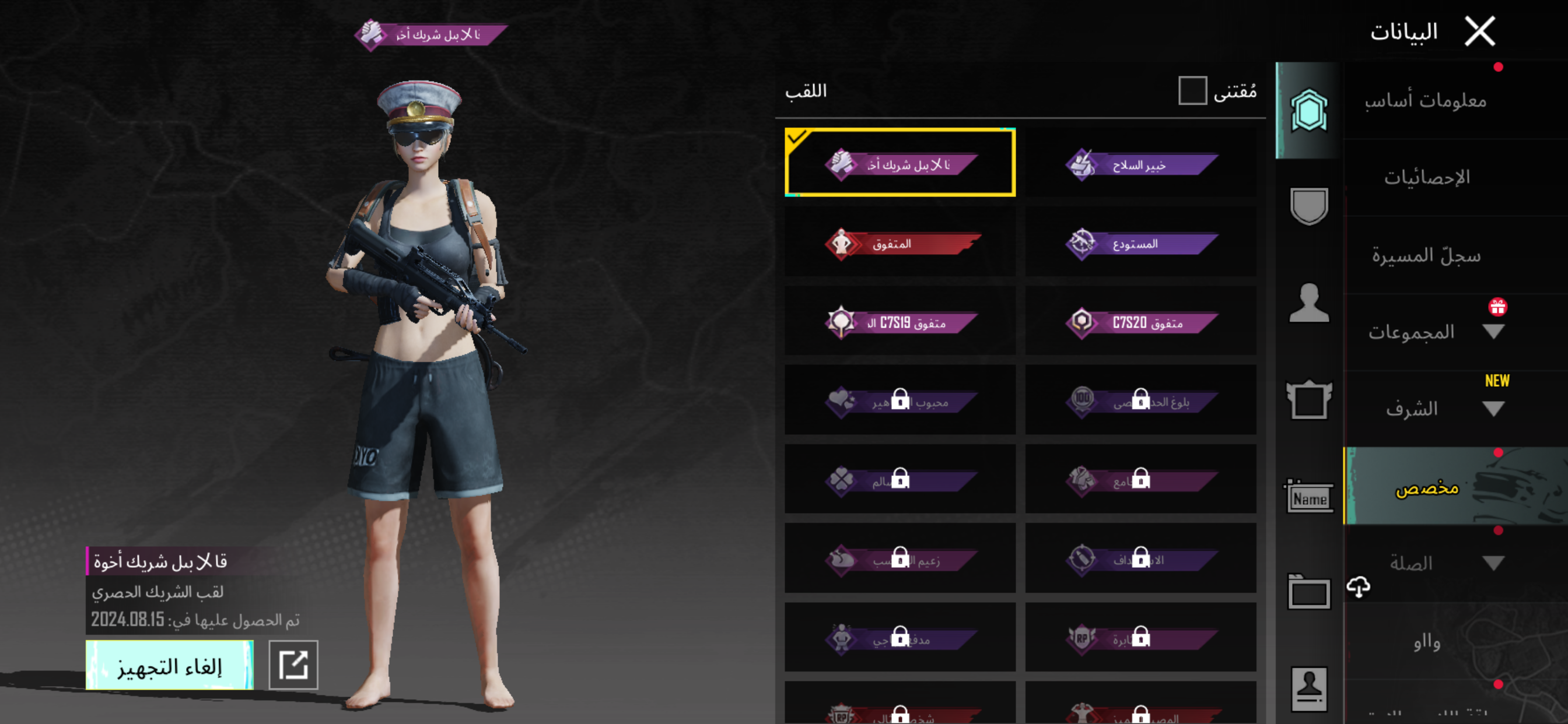Pick the C7S19 متفوق title
Image resolution: width=1568 pixels, height=724 pixels.
pos(900,321)
